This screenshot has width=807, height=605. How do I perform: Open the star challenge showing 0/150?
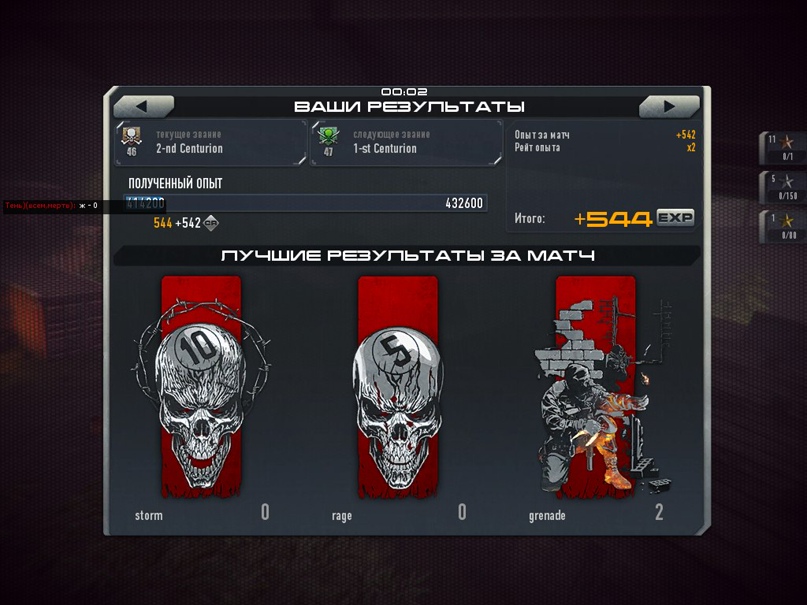tap(781, 187)
